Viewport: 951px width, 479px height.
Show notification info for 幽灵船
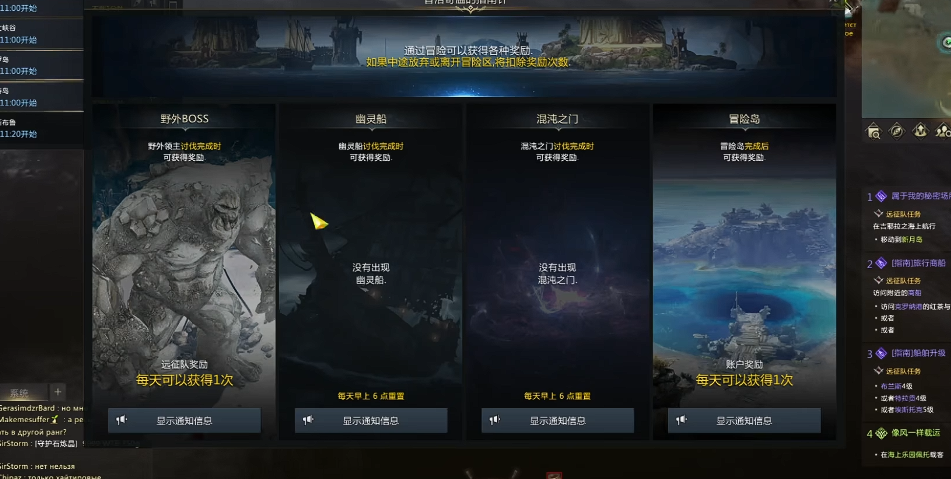370,421
